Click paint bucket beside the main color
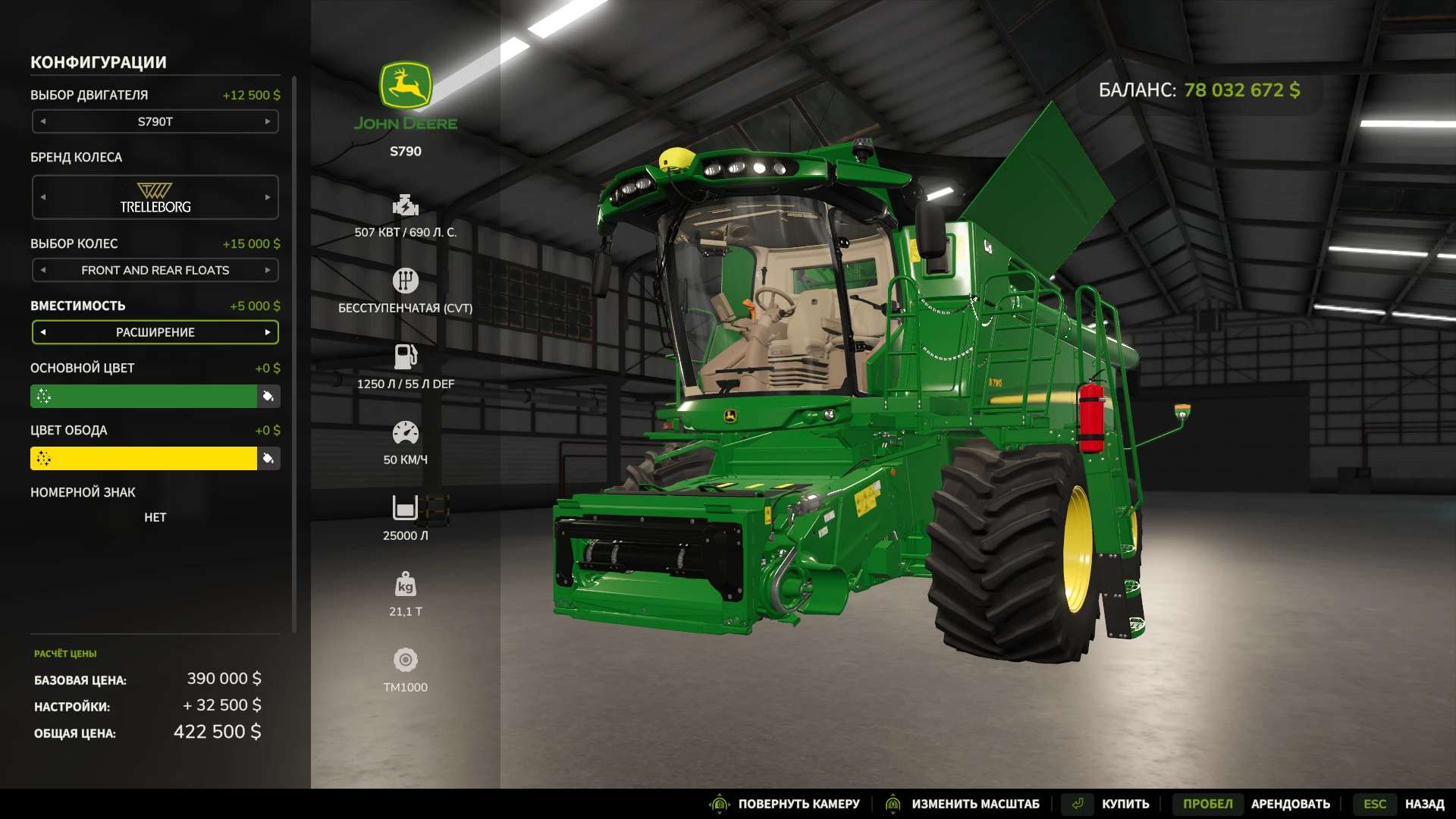Screen dimensions: 1456x819 click(x=268, y=396)
